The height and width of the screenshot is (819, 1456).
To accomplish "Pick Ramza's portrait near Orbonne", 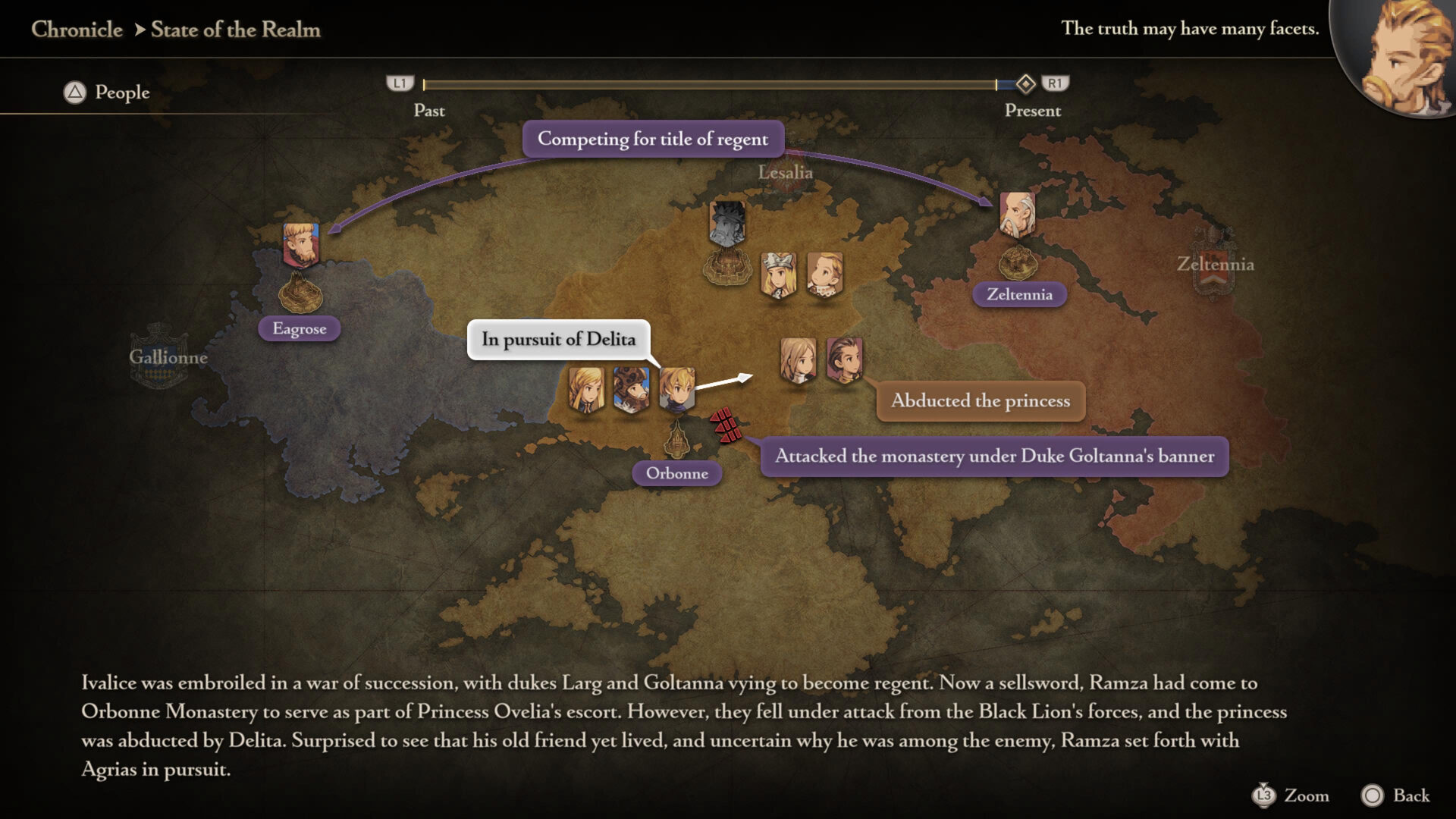I will pyautogui.click(x=676, y=389).
